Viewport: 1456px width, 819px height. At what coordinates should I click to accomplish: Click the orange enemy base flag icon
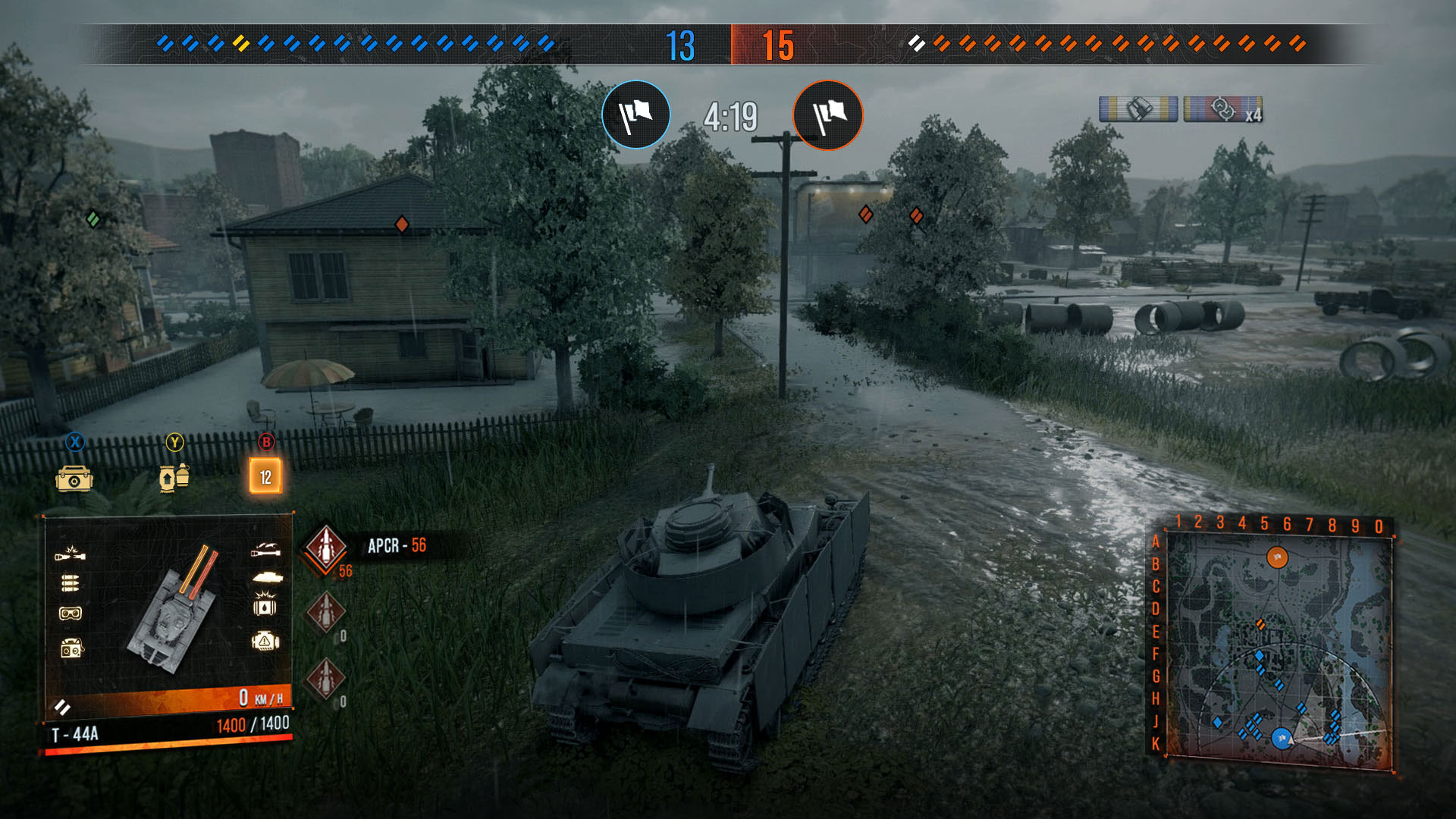click(827, 115)
